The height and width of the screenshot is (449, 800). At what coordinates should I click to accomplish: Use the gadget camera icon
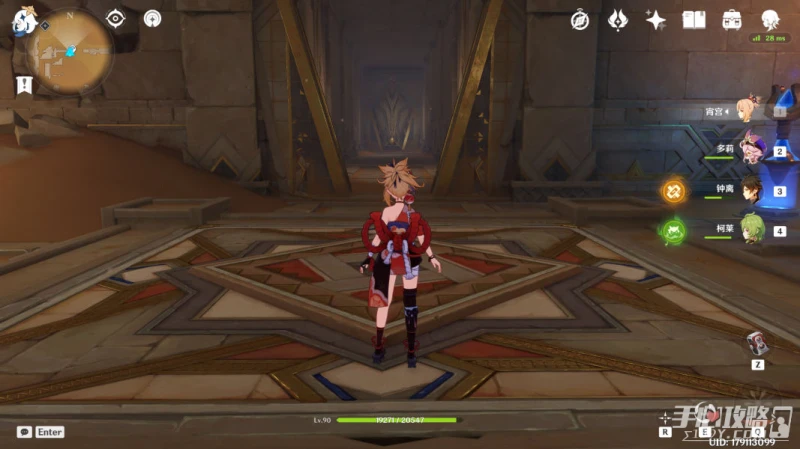point(758,342)
